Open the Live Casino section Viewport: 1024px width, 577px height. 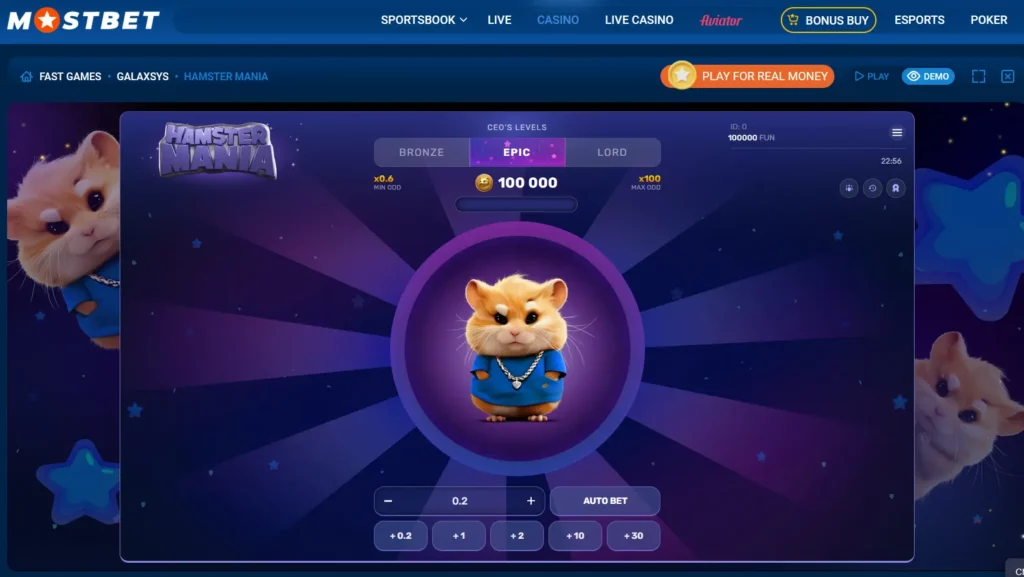point(639,20)
